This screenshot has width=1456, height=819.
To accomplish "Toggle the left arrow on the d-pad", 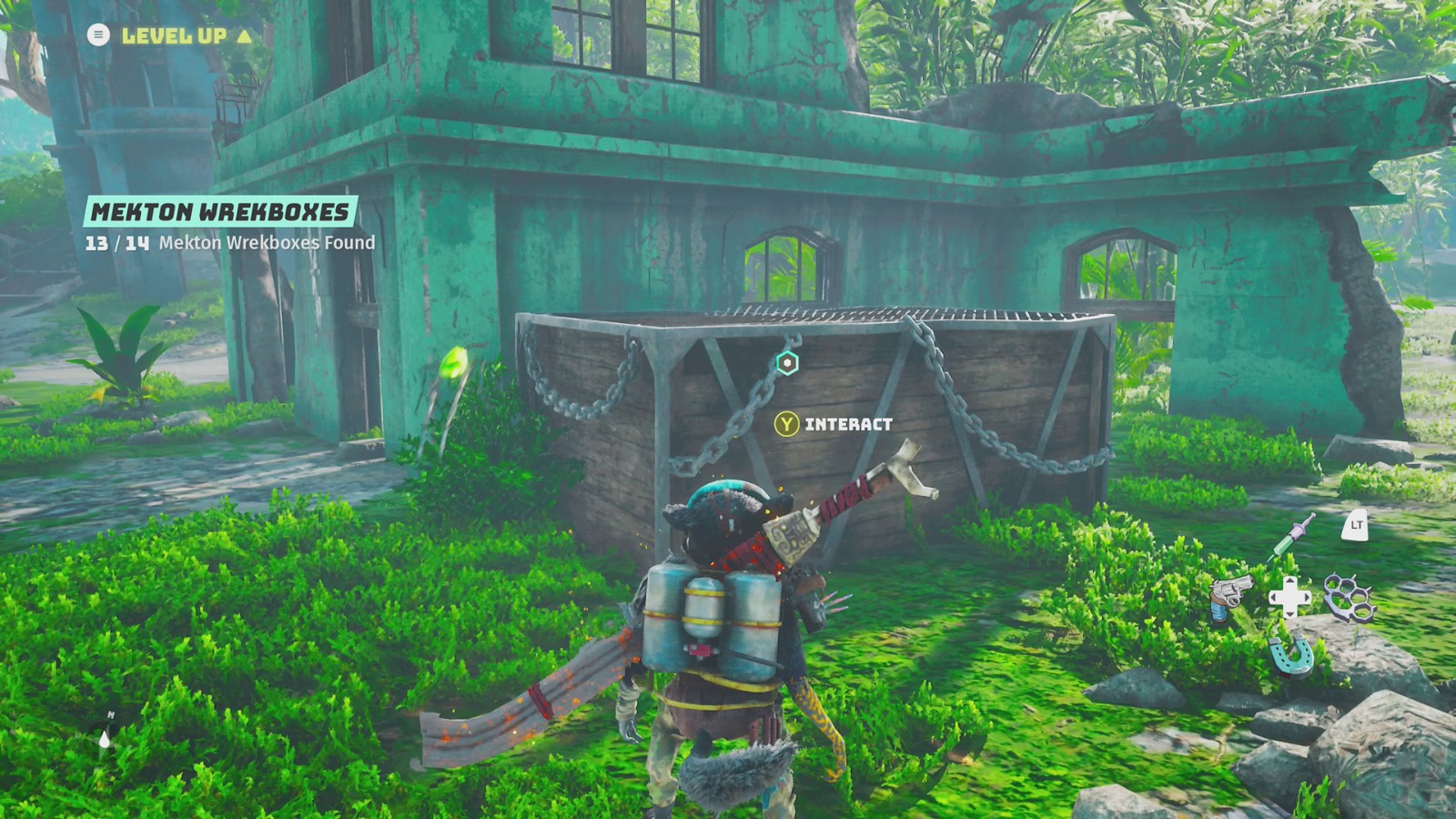I will click(x=1274, y=597).
